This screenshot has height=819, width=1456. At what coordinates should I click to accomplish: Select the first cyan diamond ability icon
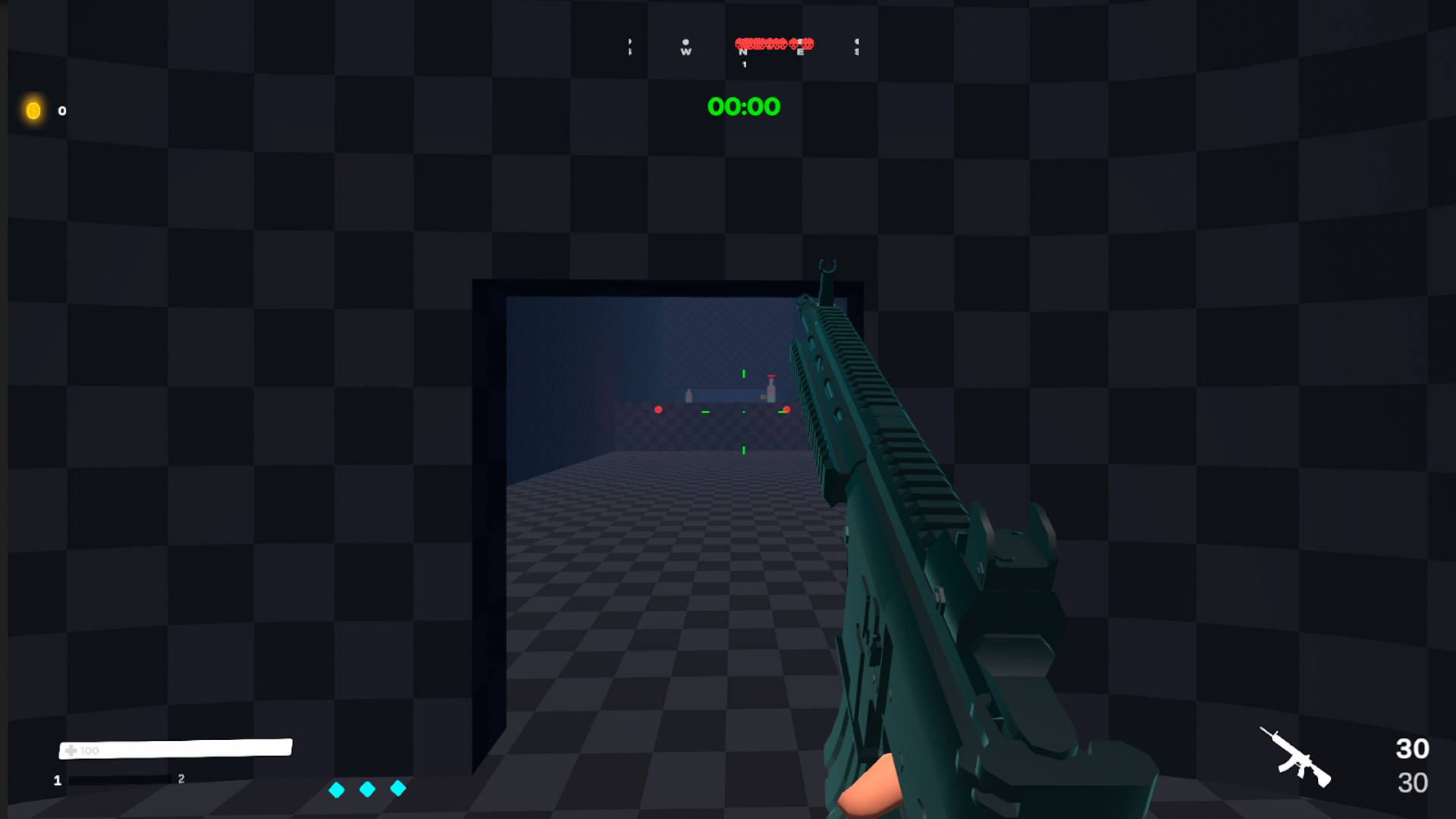(x=335, y=789)
